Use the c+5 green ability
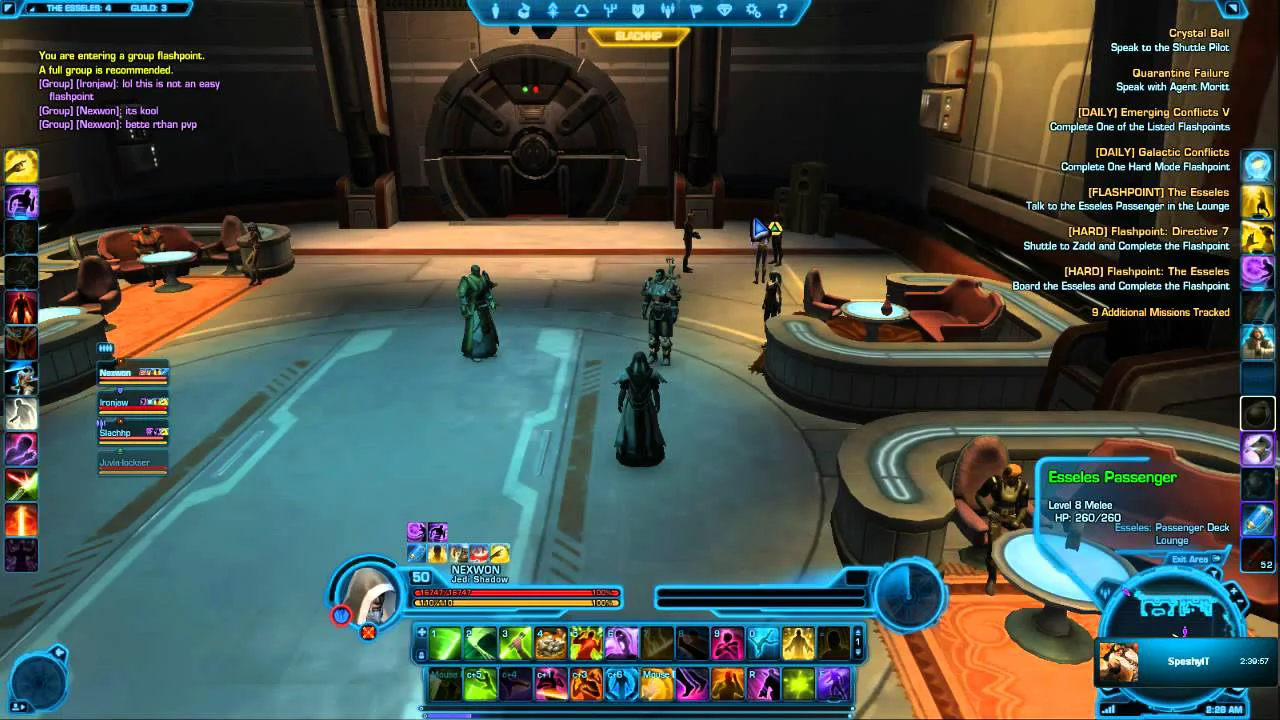The image size is (1280, 720). coord(481,684)
